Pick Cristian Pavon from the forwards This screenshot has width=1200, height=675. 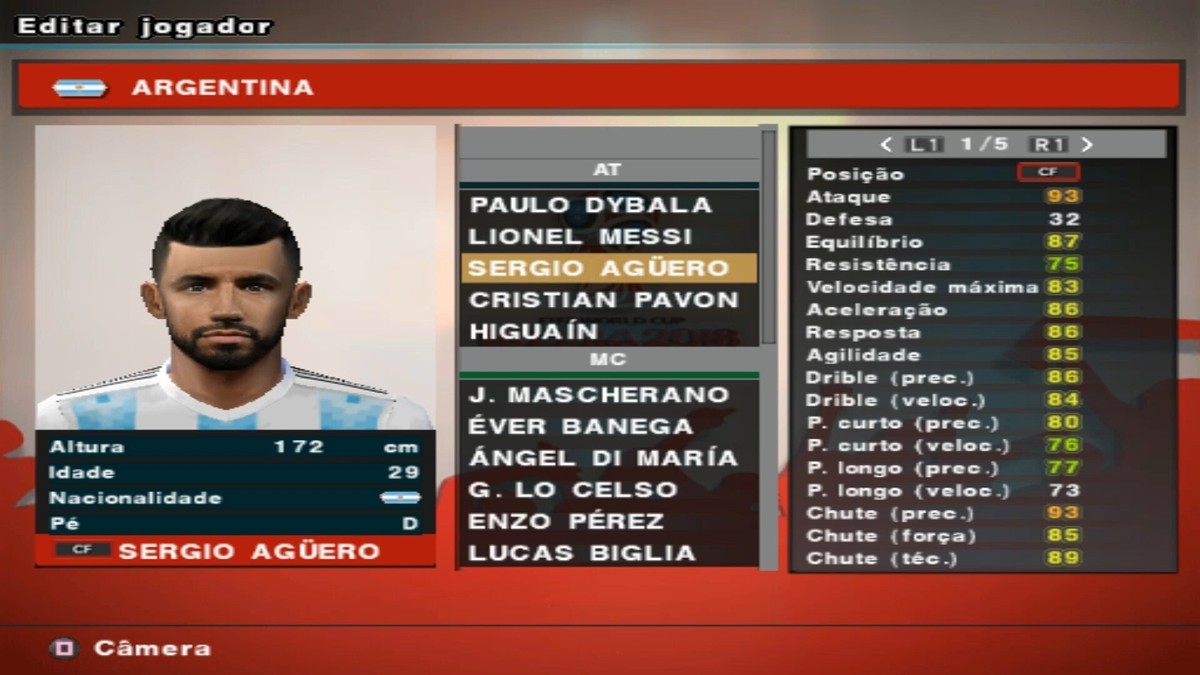tap(603, 300)
